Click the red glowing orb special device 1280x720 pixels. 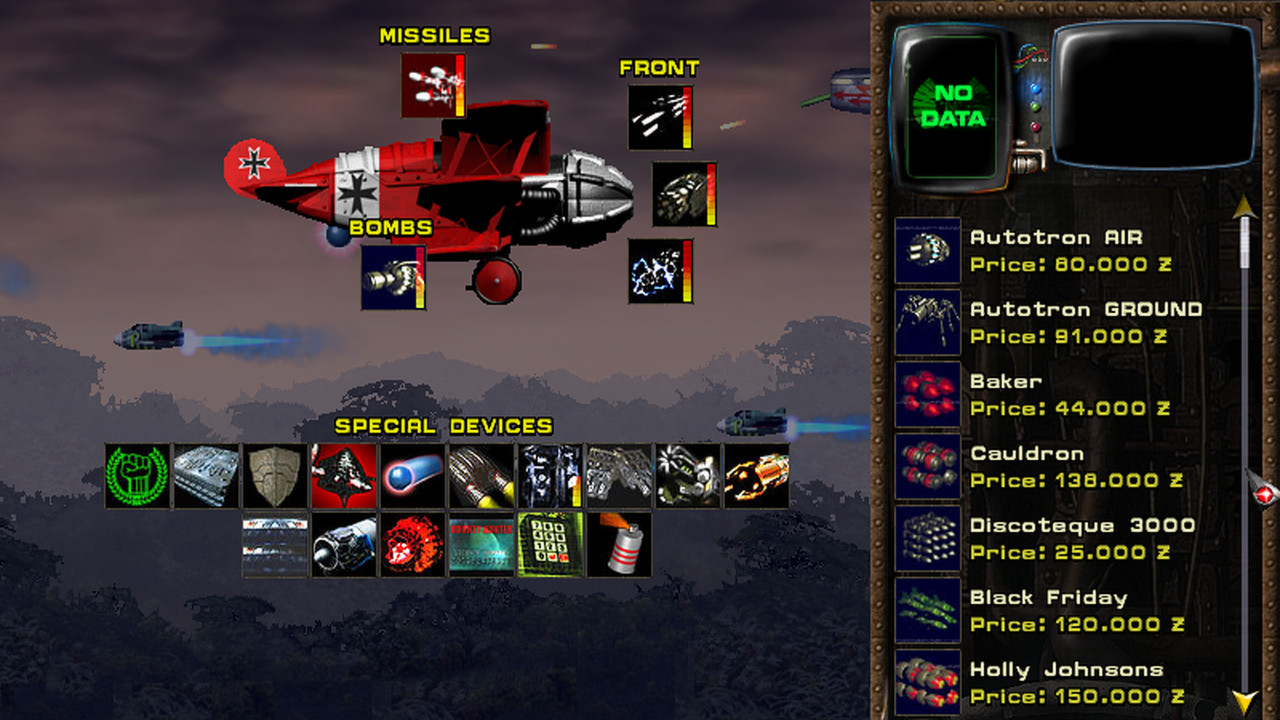[x=413, y=545]
